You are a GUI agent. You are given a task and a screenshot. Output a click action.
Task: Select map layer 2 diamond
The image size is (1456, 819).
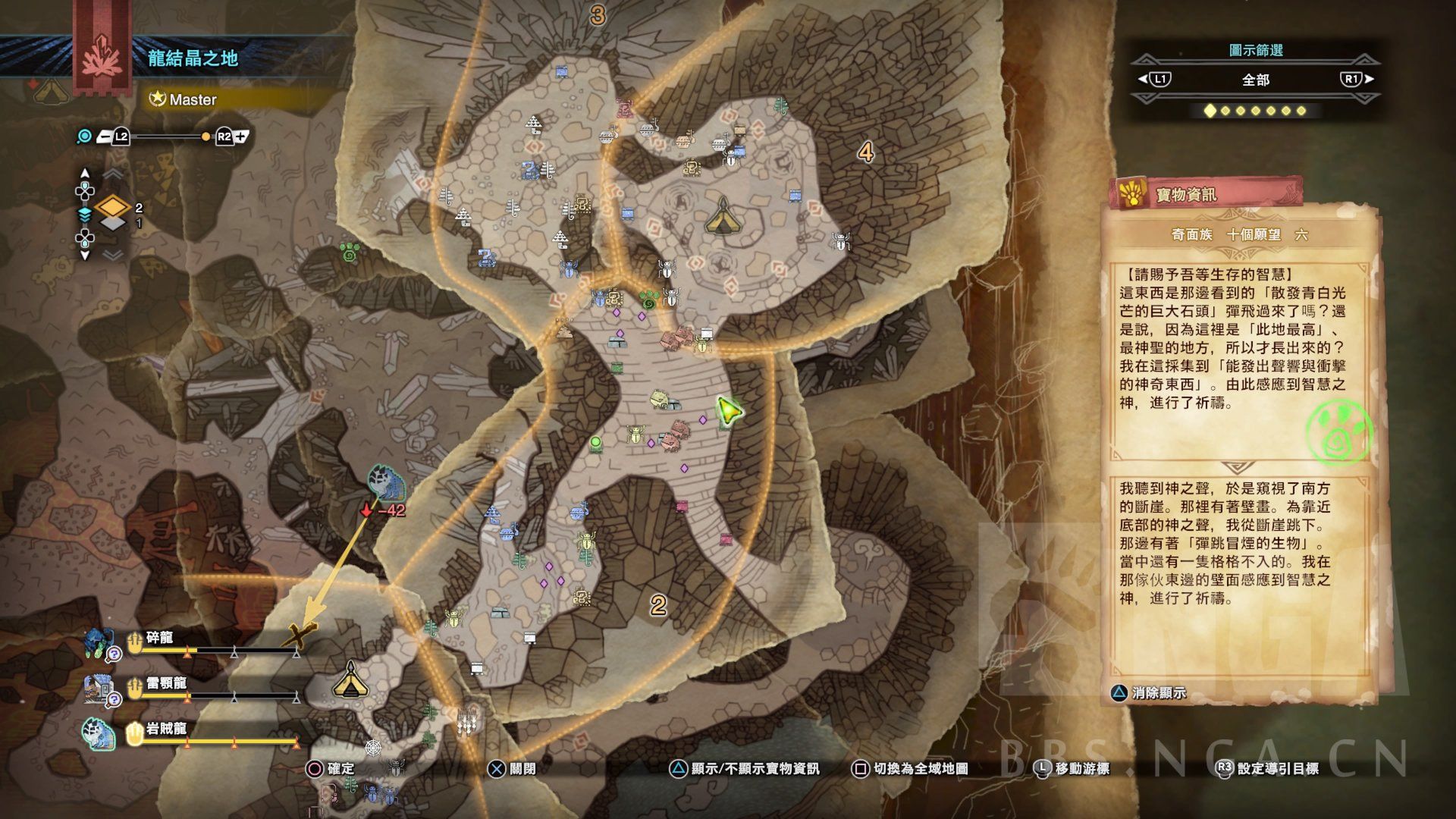(112, 206)
